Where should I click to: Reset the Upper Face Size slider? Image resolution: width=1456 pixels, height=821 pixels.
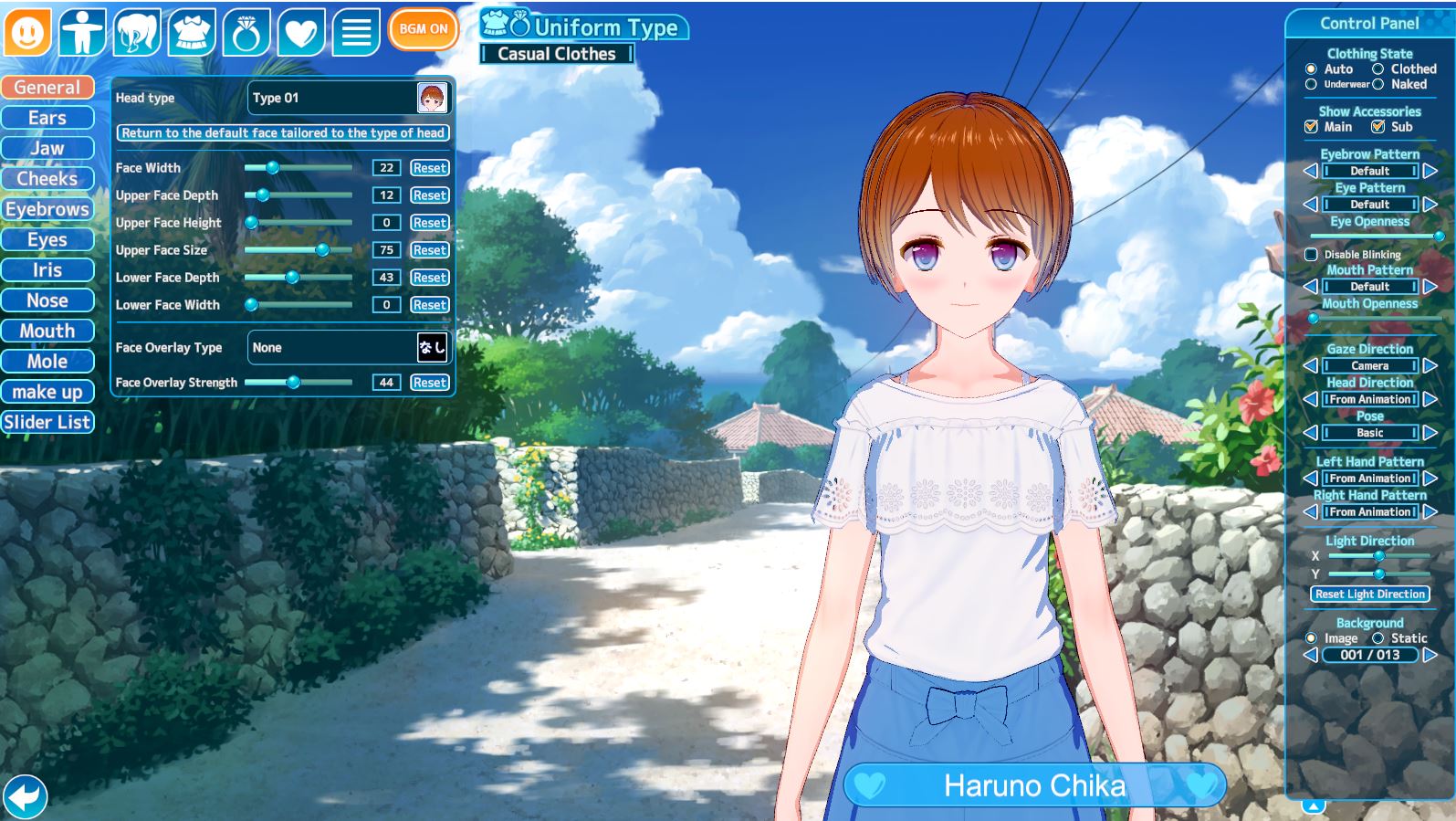(429, 250)
